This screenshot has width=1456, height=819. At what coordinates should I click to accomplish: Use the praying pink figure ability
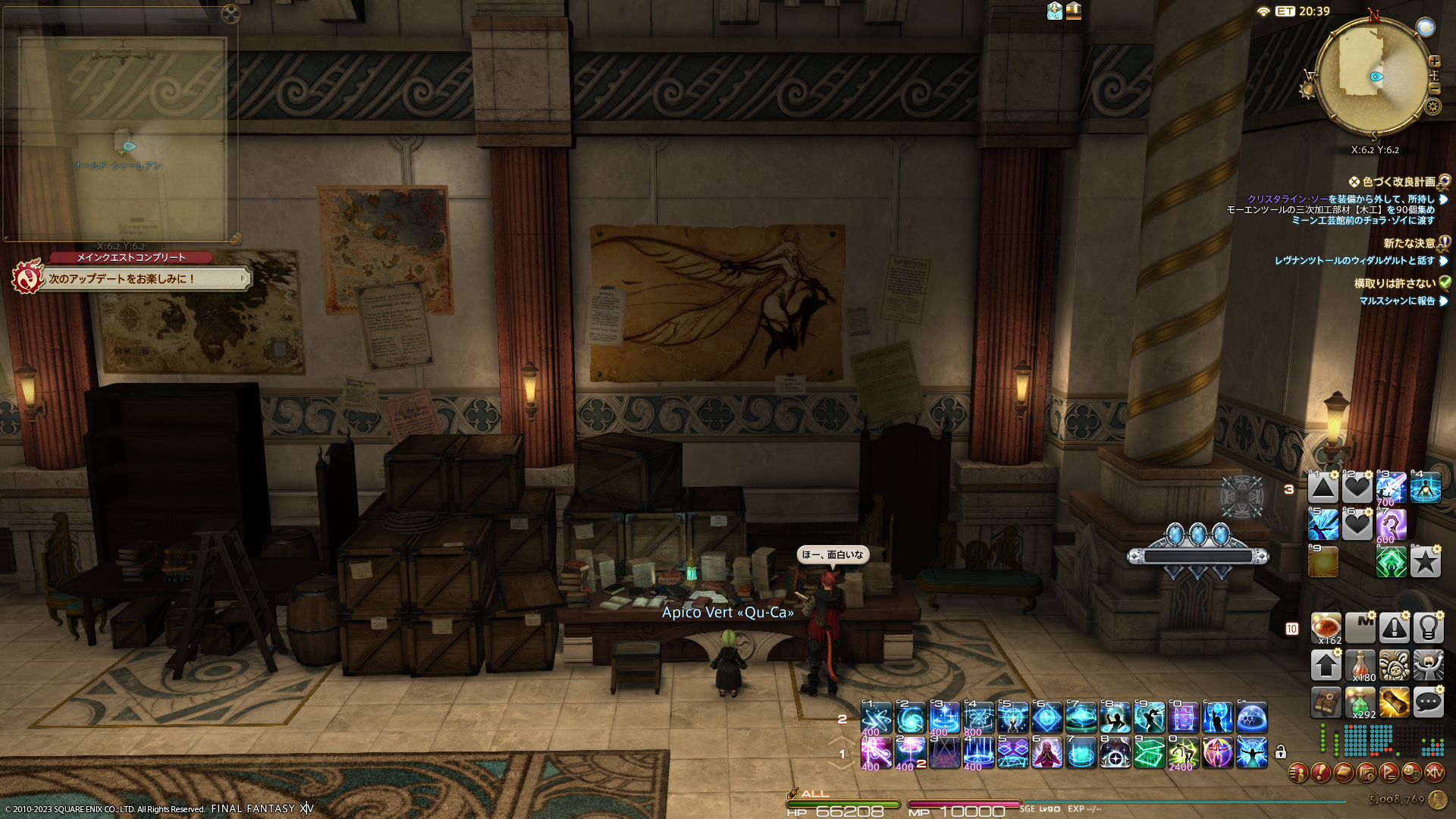(x=1046, y=753)
